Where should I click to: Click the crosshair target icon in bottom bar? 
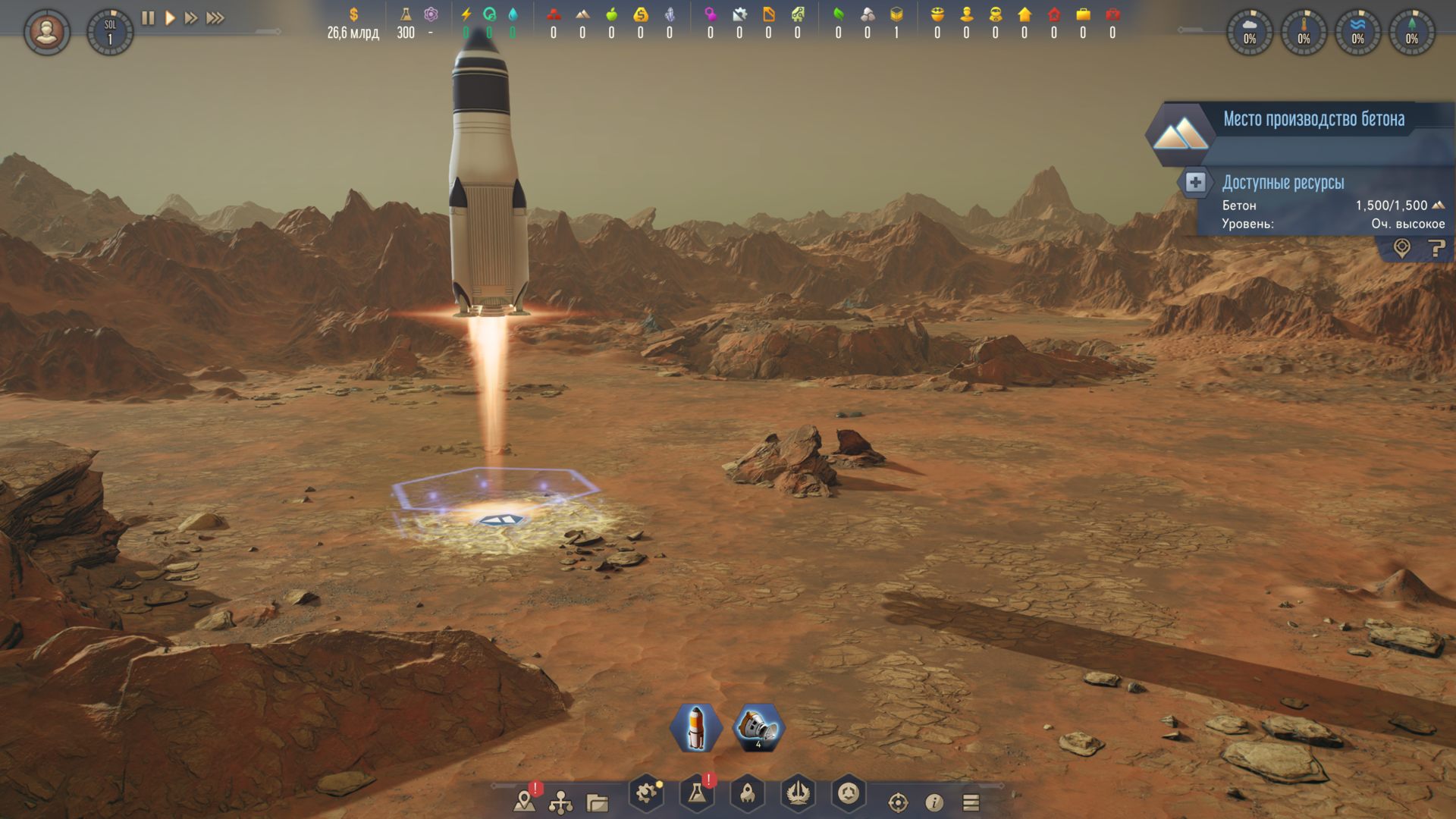(x=898, y=802)
